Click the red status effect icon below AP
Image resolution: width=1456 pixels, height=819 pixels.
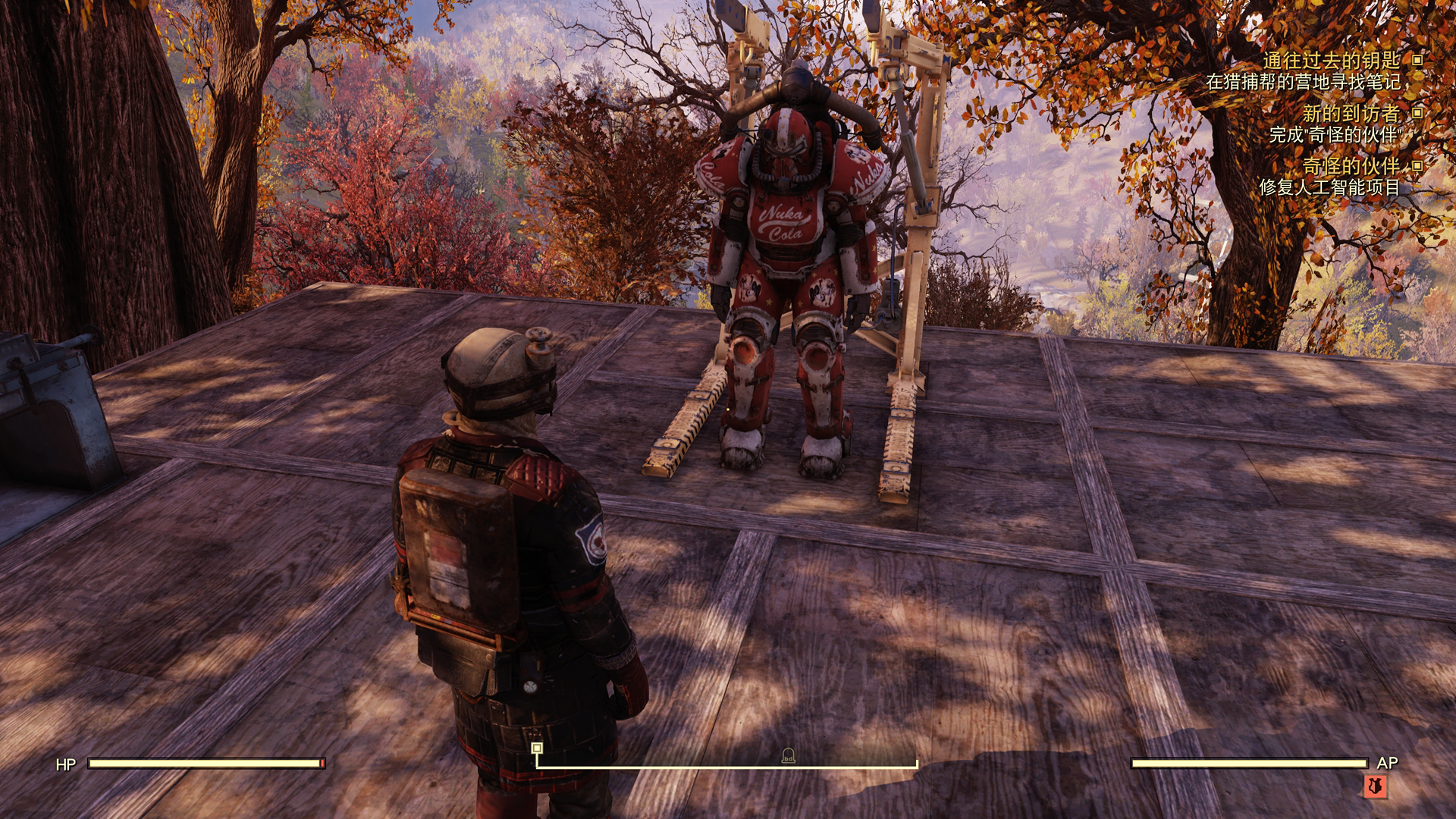(1374, 786)
